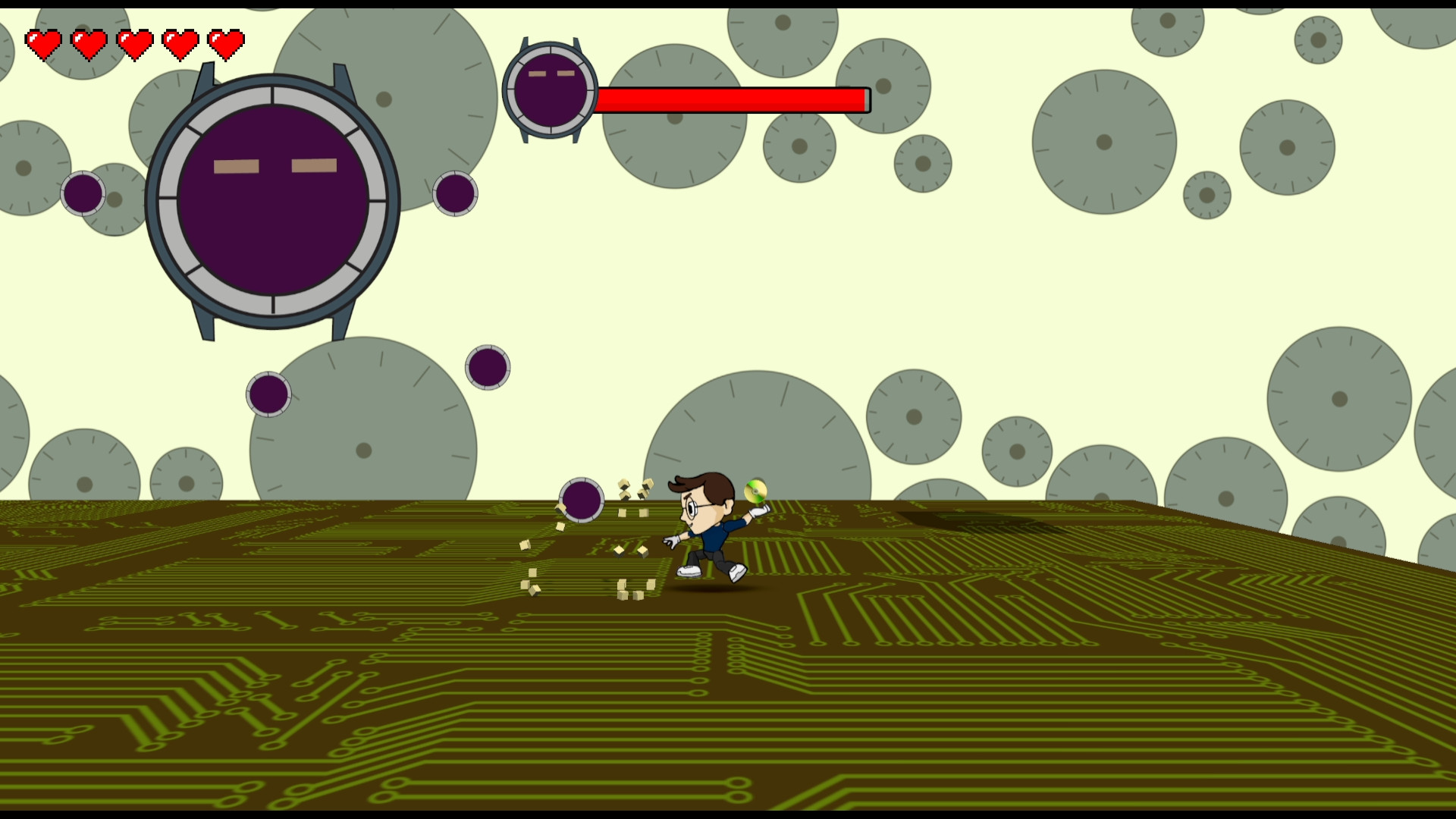Screen dimensions: 1456x819
Task: Select the last heart on the HUD
Action: coord(225,43)
